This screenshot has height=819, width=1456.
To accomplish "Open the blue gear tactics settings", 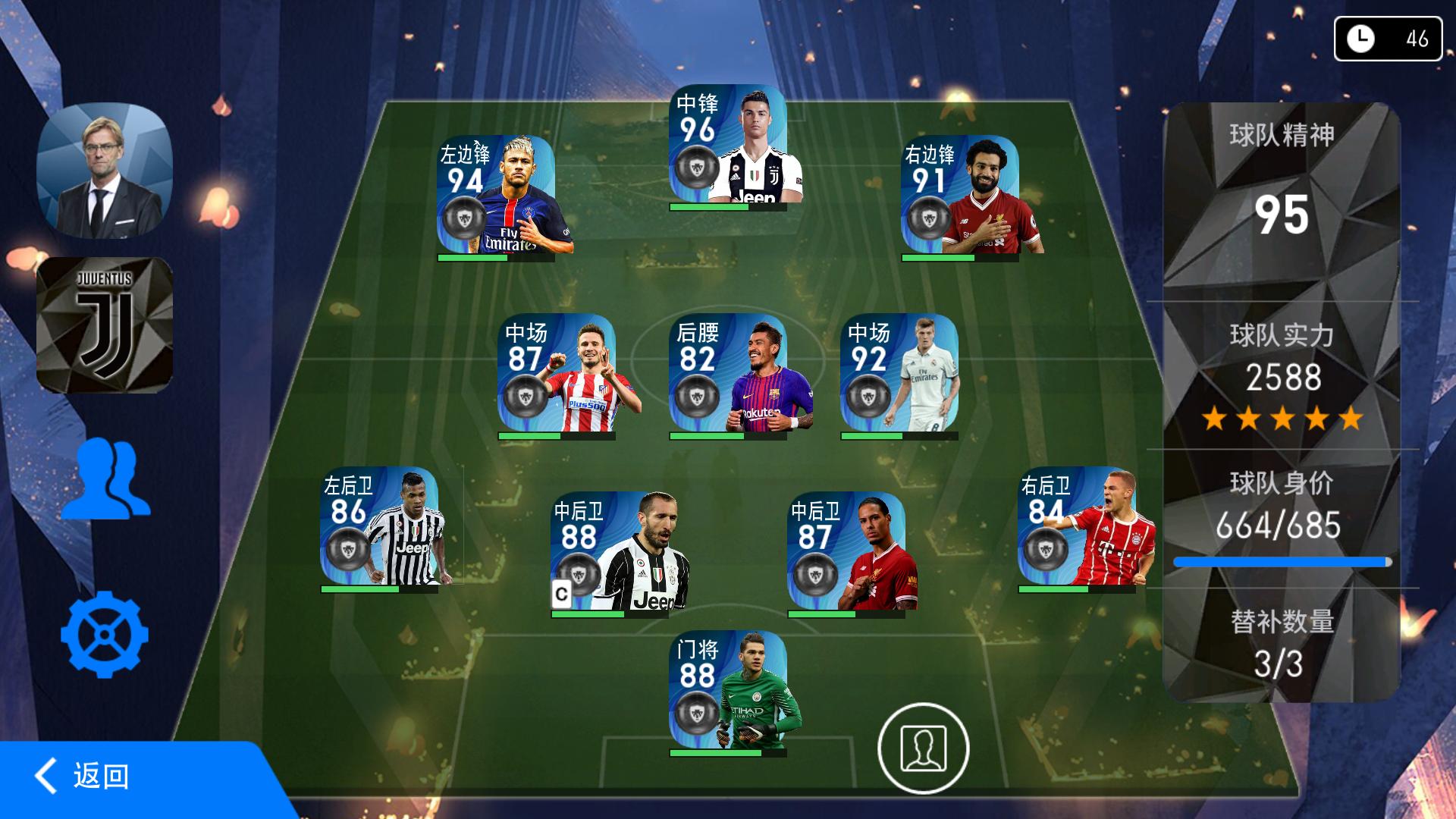I will coord(105,635).
